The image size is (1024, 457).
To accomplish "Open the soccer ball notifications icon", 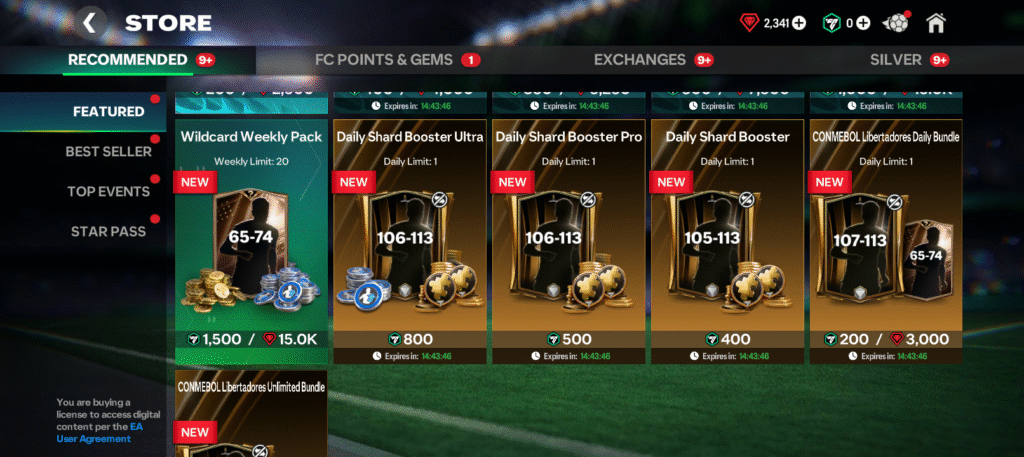I will pyautogui.click(x=897, y=22).
